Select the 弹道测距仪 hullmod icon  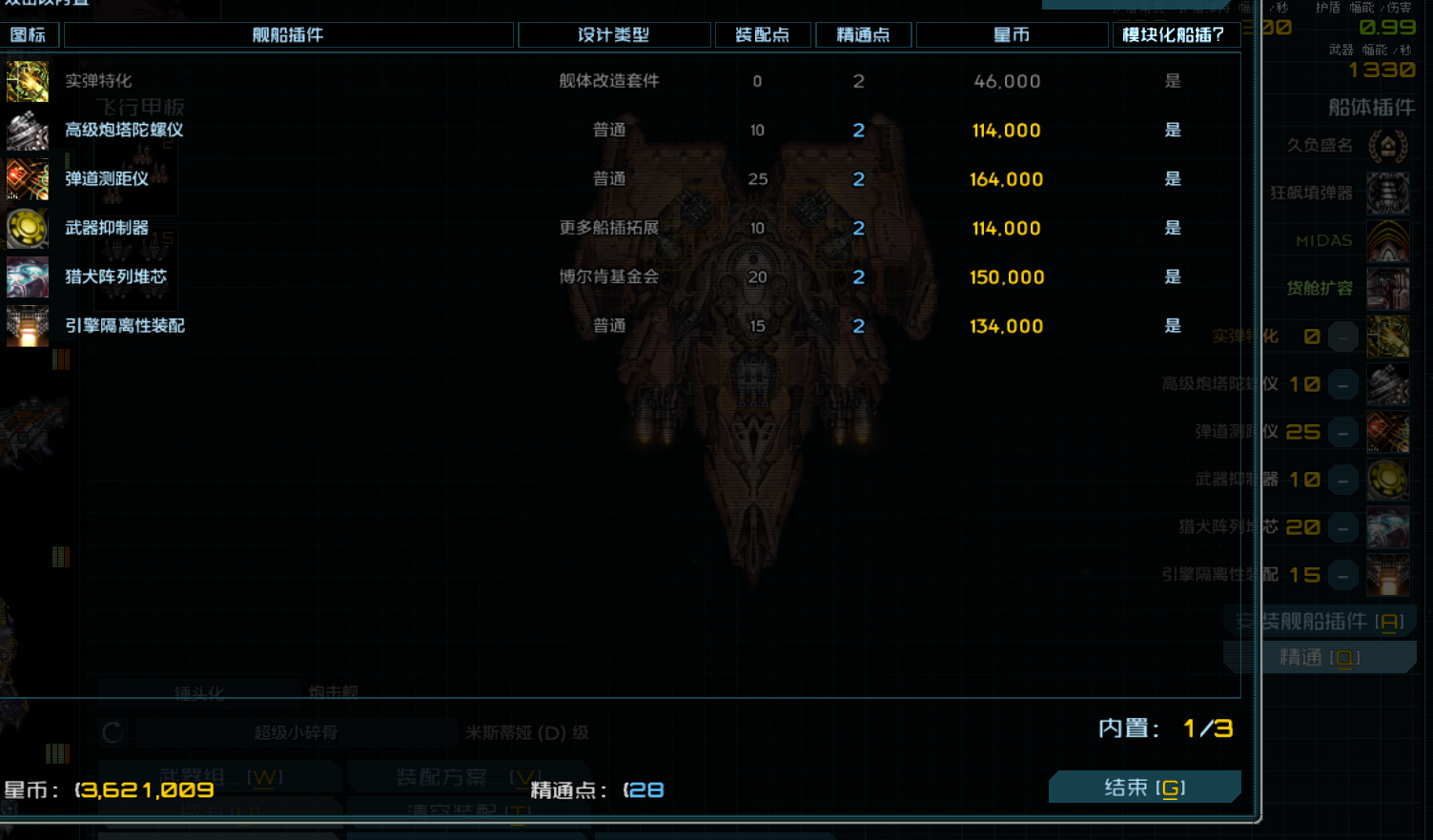pyautogui.click(x=27, y=179)
